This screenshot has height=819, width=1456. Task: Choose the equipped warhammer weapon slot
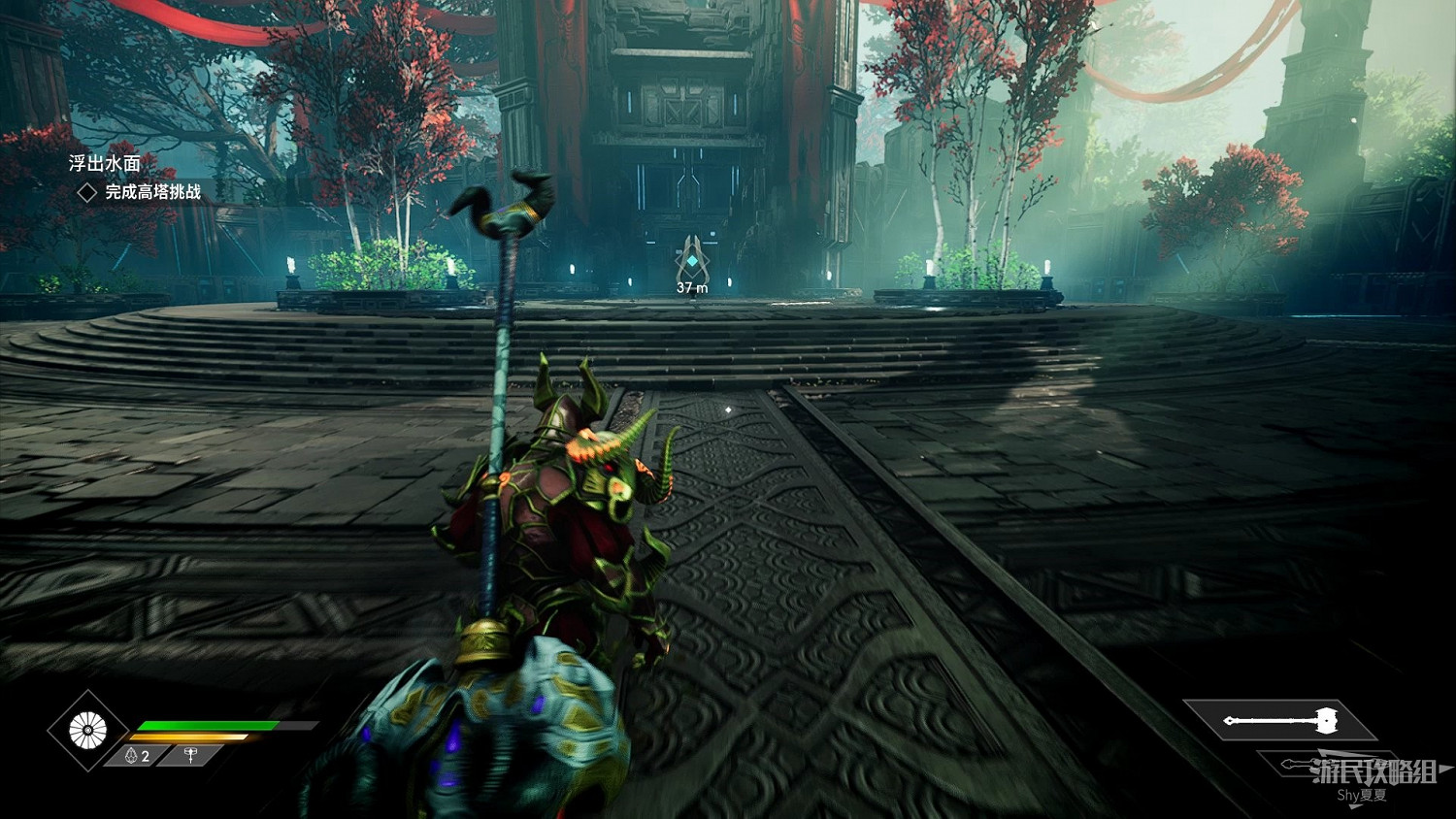(x=1280, y=721)
